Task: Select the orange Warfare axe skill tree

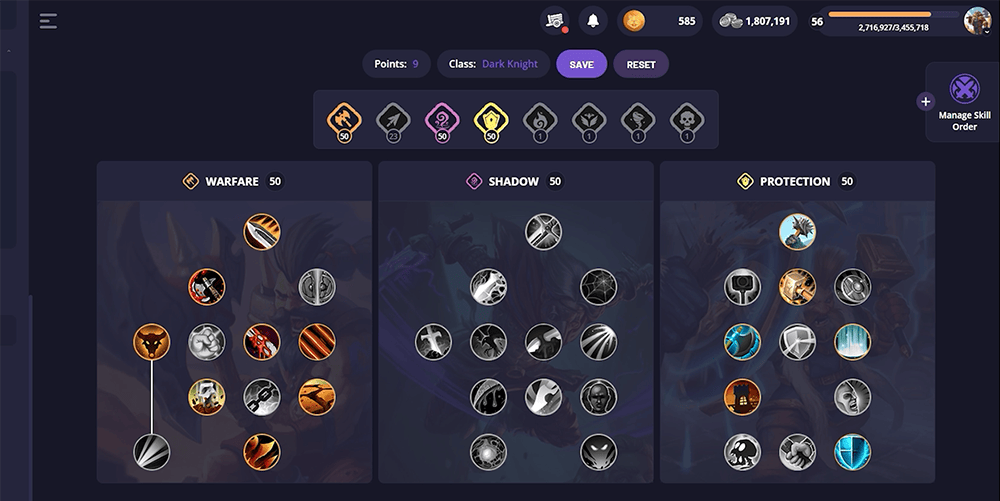Action: tap(345, 119)
